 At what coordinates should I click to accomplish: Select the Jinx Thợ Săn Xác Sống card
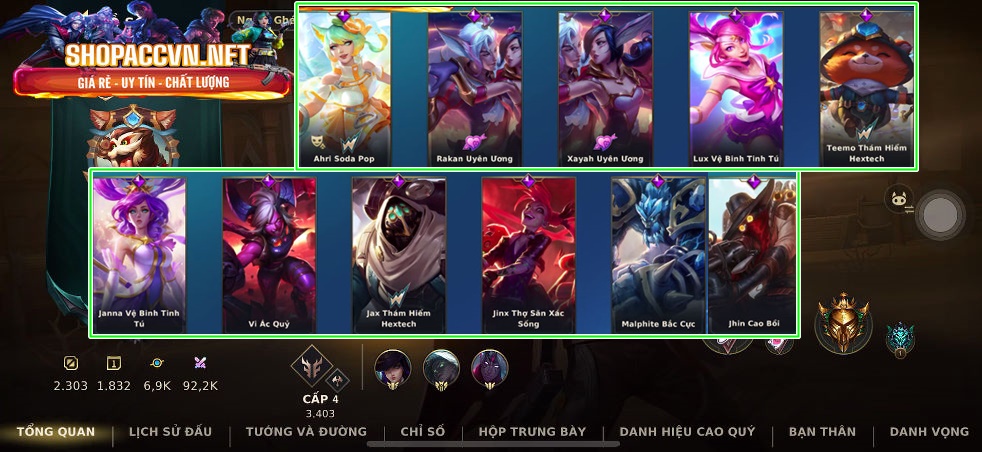[x=528, y=255]
